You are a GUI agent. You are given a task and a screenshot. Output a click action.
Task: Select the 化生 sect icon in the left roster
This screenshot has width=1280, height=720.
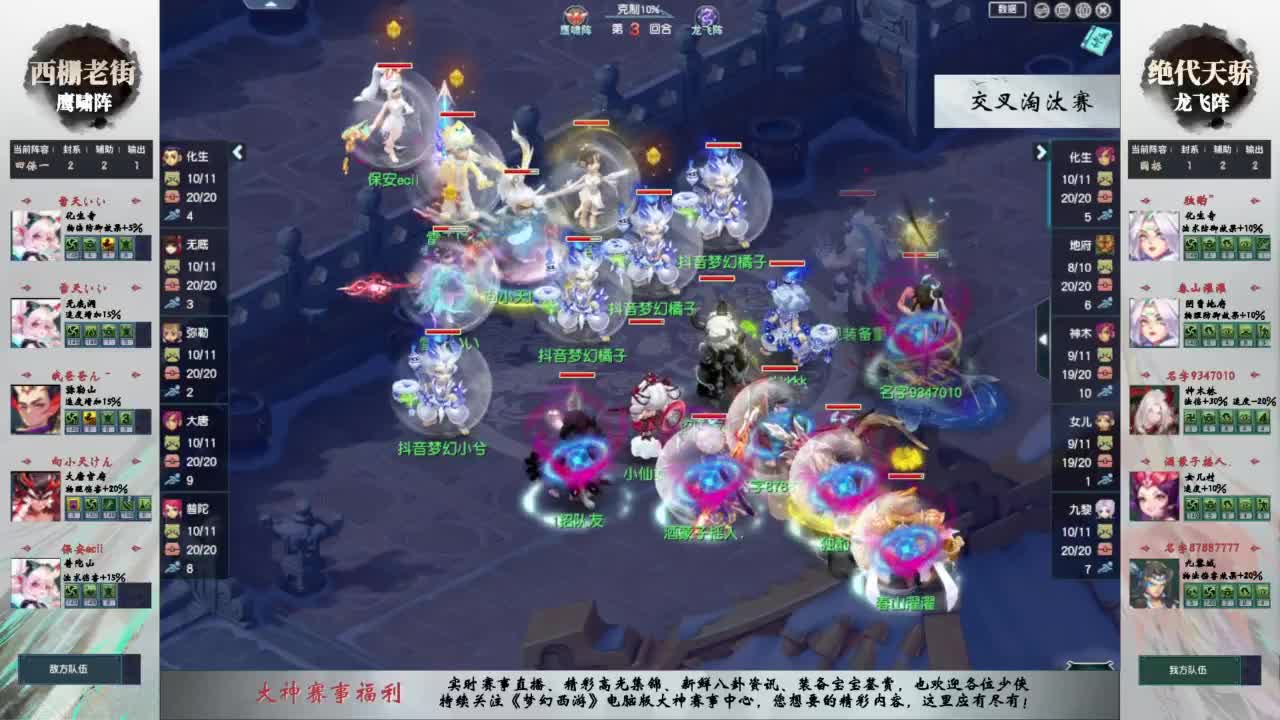pos(170,157)
